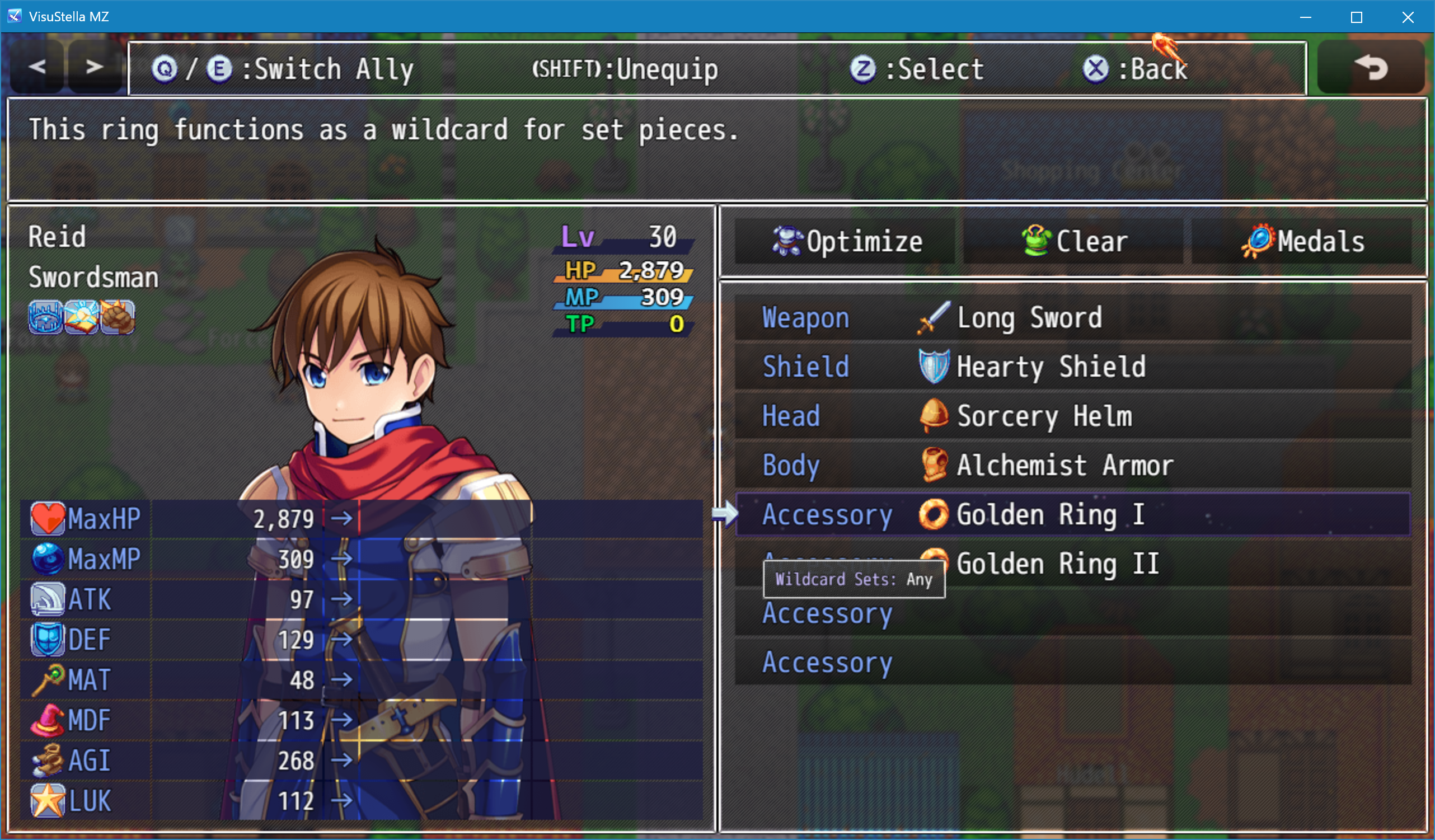Choose the Clear equipment command
The height and width of the screenshot is (840, 1435).
point(1073,241)
